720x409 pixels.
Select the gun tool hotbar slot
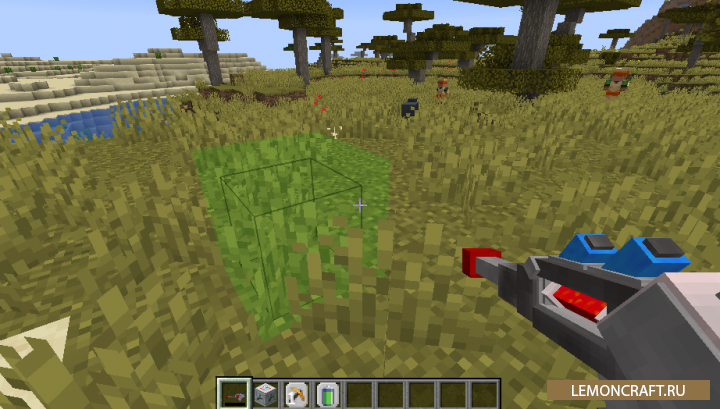point(234,393)
